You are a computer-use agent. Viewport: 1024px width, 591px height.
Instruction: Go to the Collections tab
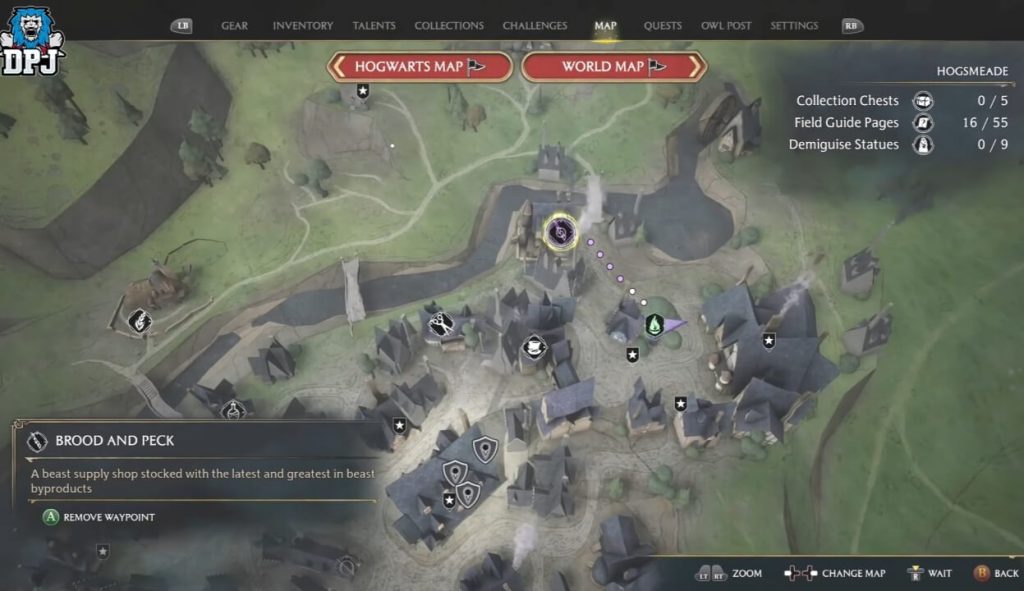[449, 26]
